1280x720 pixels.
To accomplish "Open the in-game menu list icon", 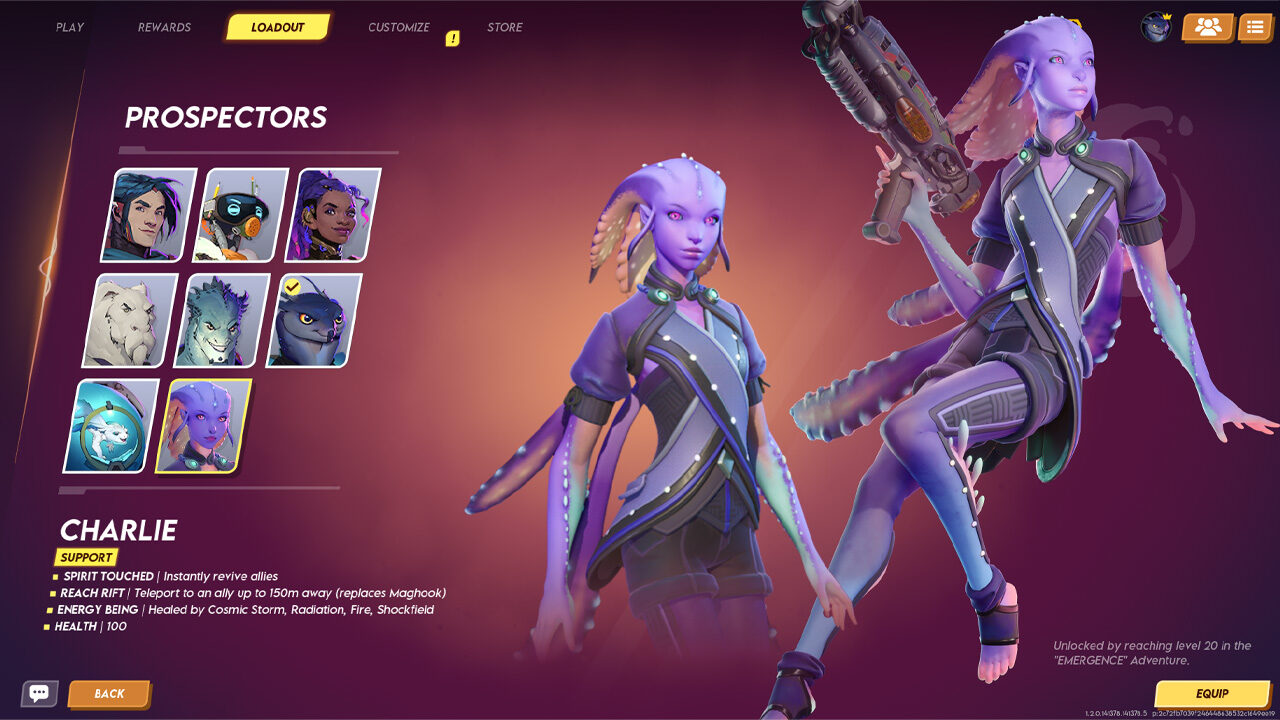I will point(1256,27).
